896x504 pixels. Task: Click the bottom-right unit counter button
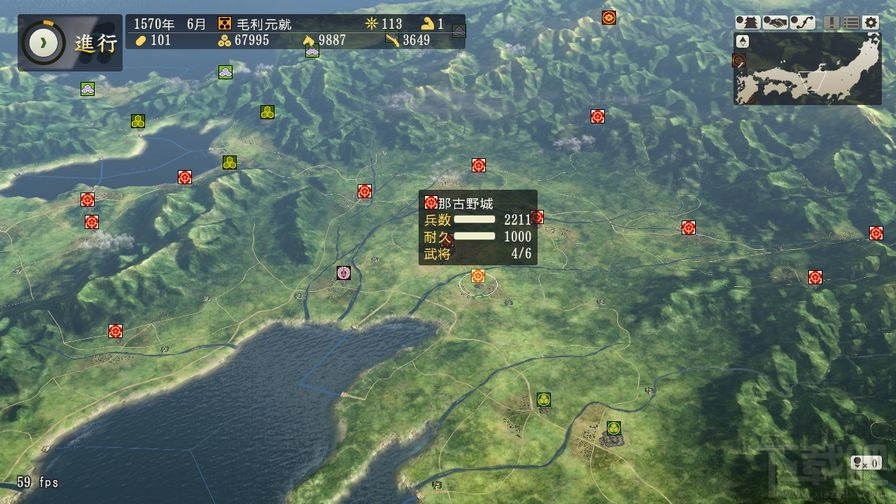click(865, 462)
